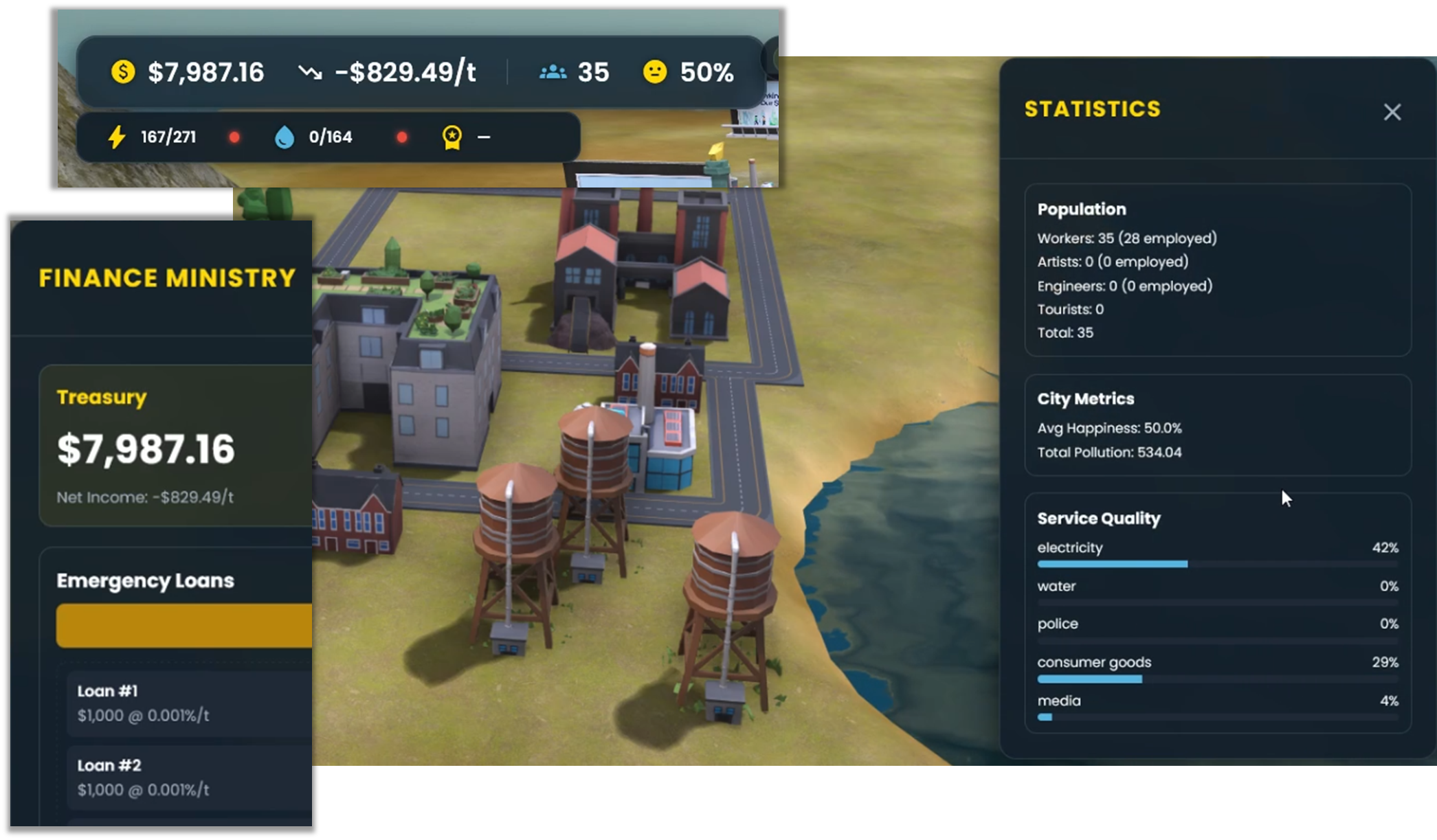1437x840 pixels.
Task: Click the water droplet icon in resource bar
Action: [283, 137]
